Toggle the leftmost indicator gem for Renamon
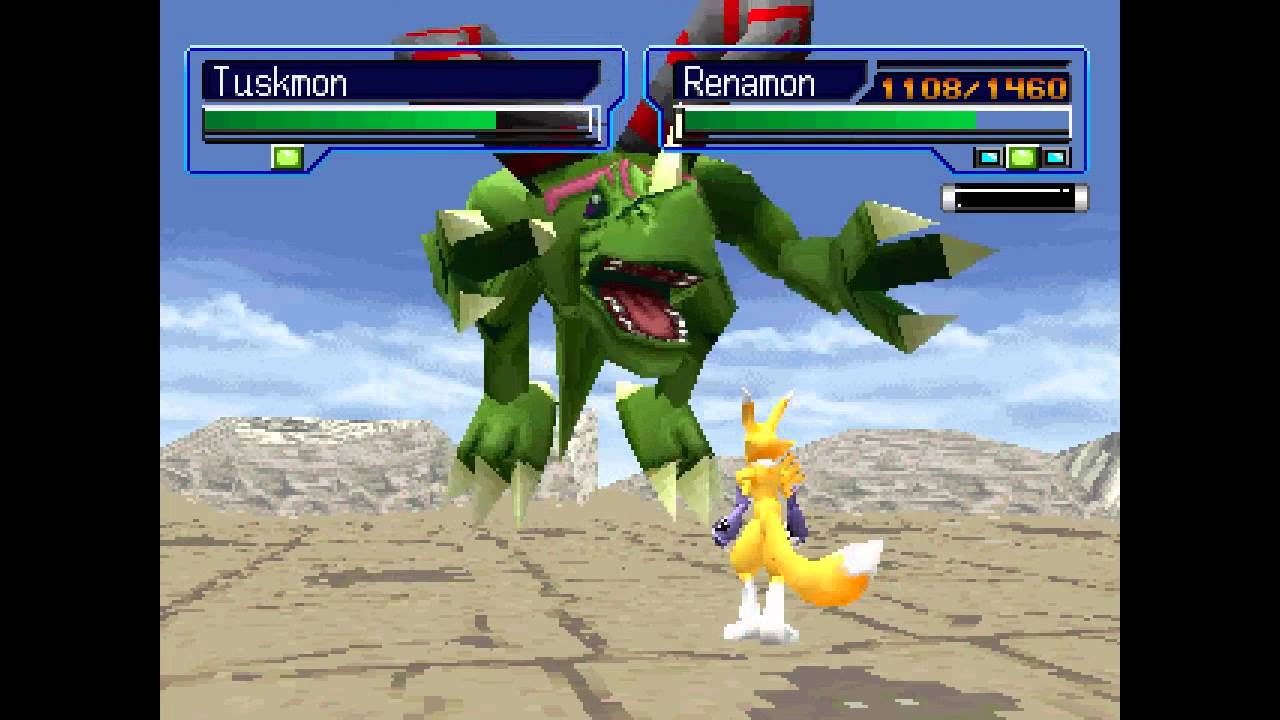The width and height of the screenshot is (1280, 720). (988, 157)
